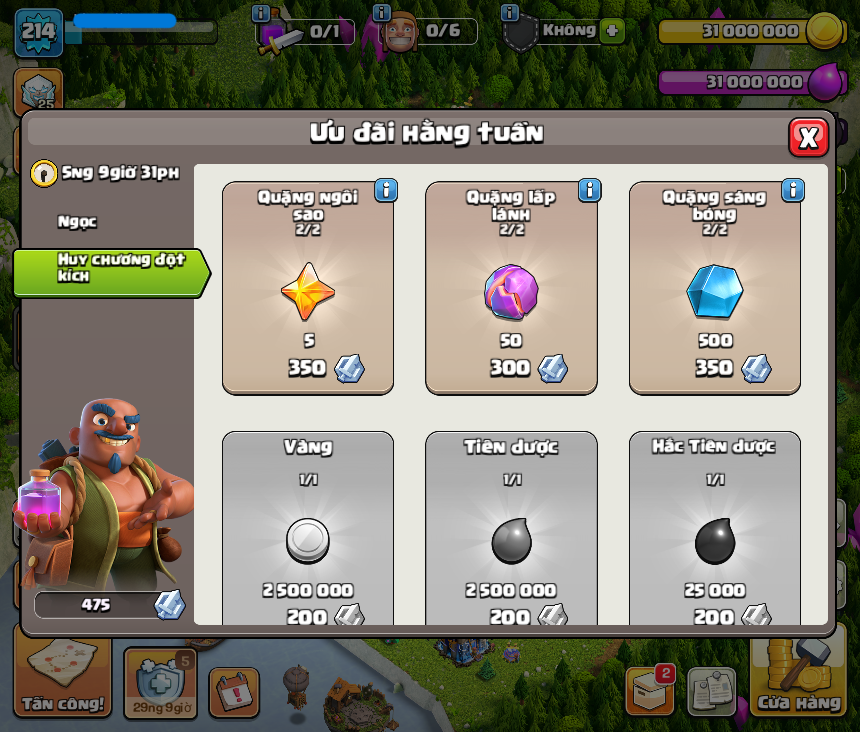Buy the Quặng ngôi sao offer
The width and height of the screenshot is (860, 732).
[308, 288]
